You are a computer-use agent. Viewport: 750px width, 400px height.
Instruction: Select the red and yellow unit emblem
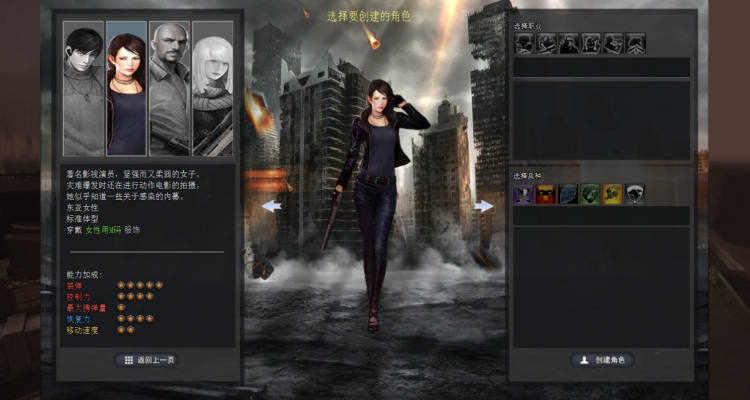[x=546, y=194]
